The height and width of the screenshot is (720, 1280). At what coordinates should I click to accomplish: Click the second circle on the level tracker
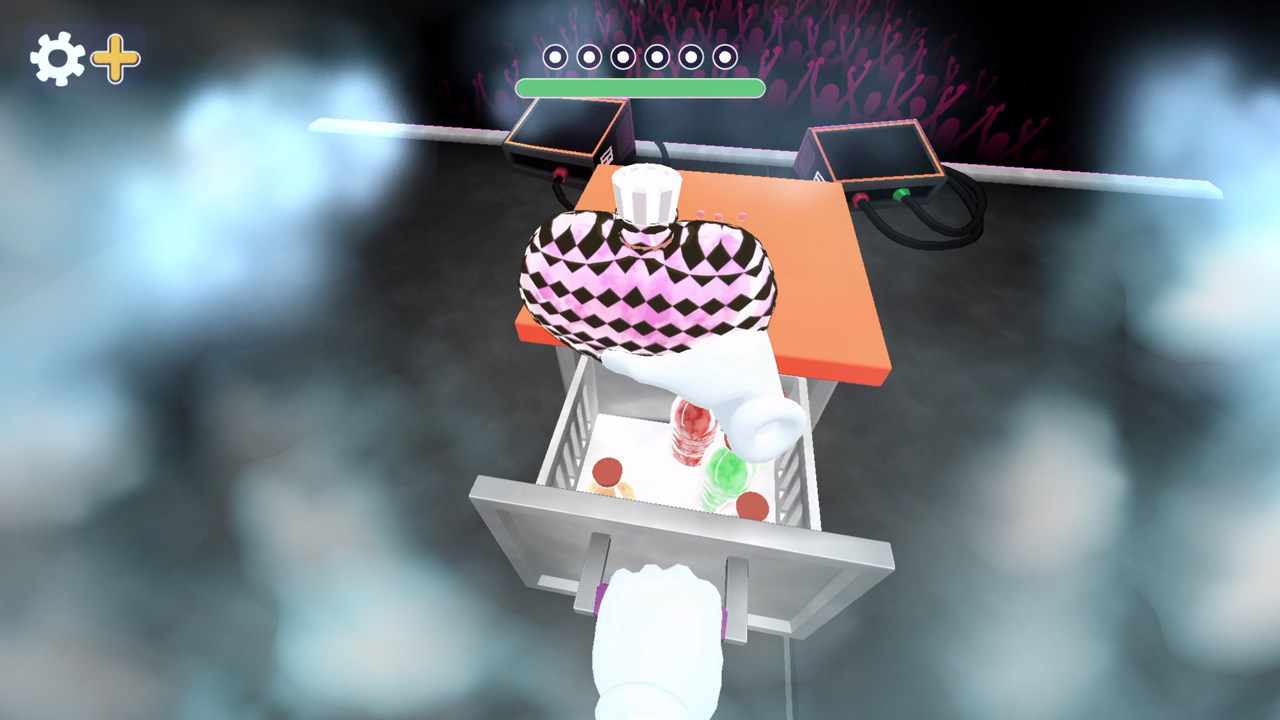[x=588, y=57]
